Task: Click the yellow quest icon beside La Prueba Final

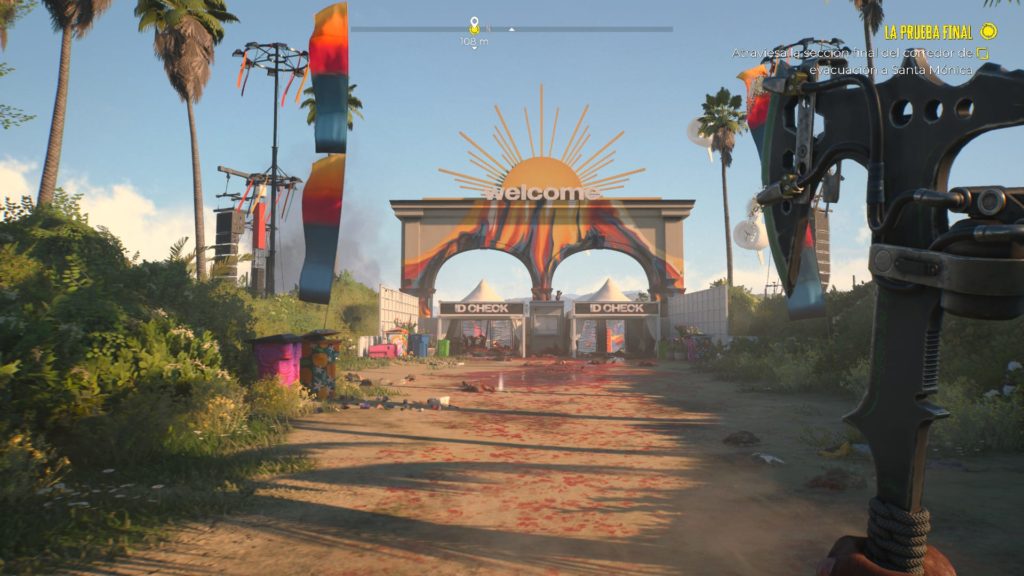Action: 989,31
